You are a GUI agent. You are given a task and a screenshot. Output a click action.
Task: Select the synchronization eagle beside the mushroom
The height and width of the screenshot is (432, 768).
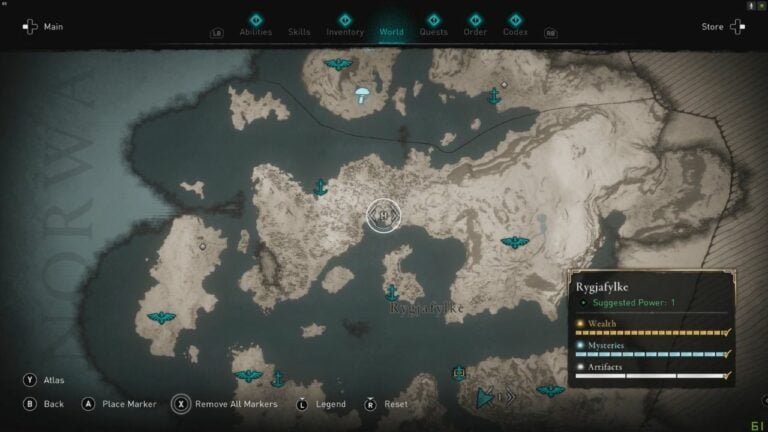click(338, 65)
